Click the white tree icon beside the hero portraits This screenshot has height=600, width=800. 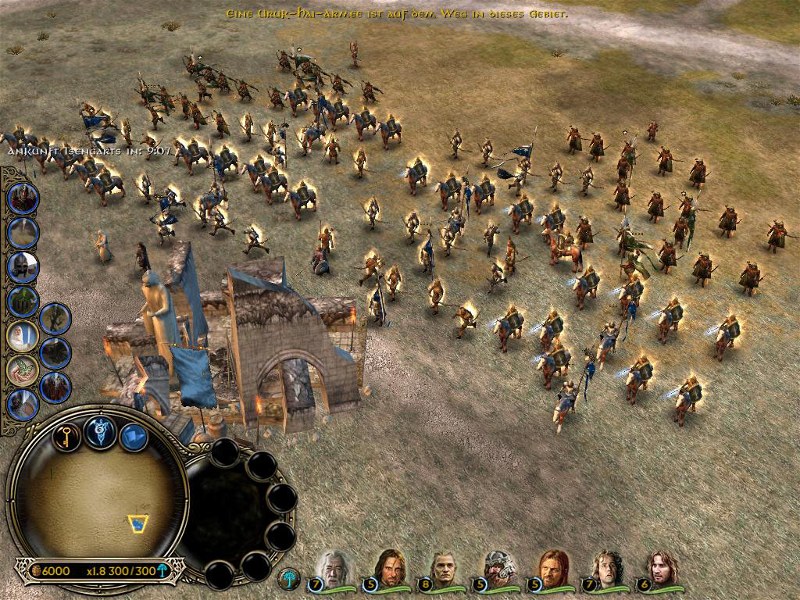[x=290, y=577]
